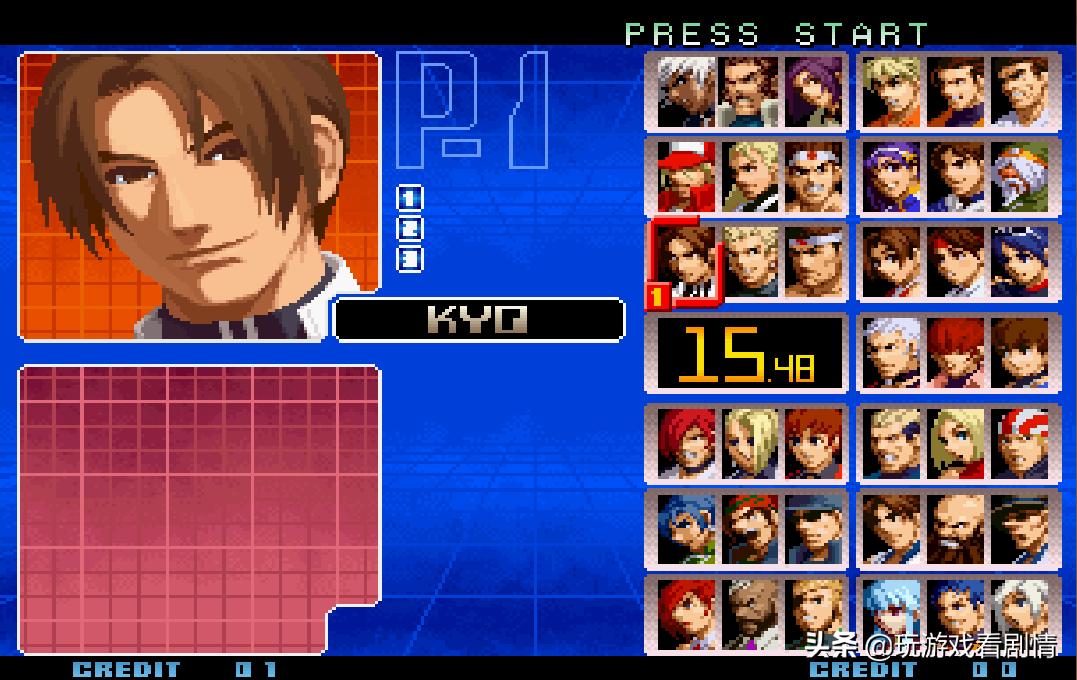The image size is (1077, 680).
Task: Select light-blue-haired Kula's portrait
Action: tap(892, 610)
